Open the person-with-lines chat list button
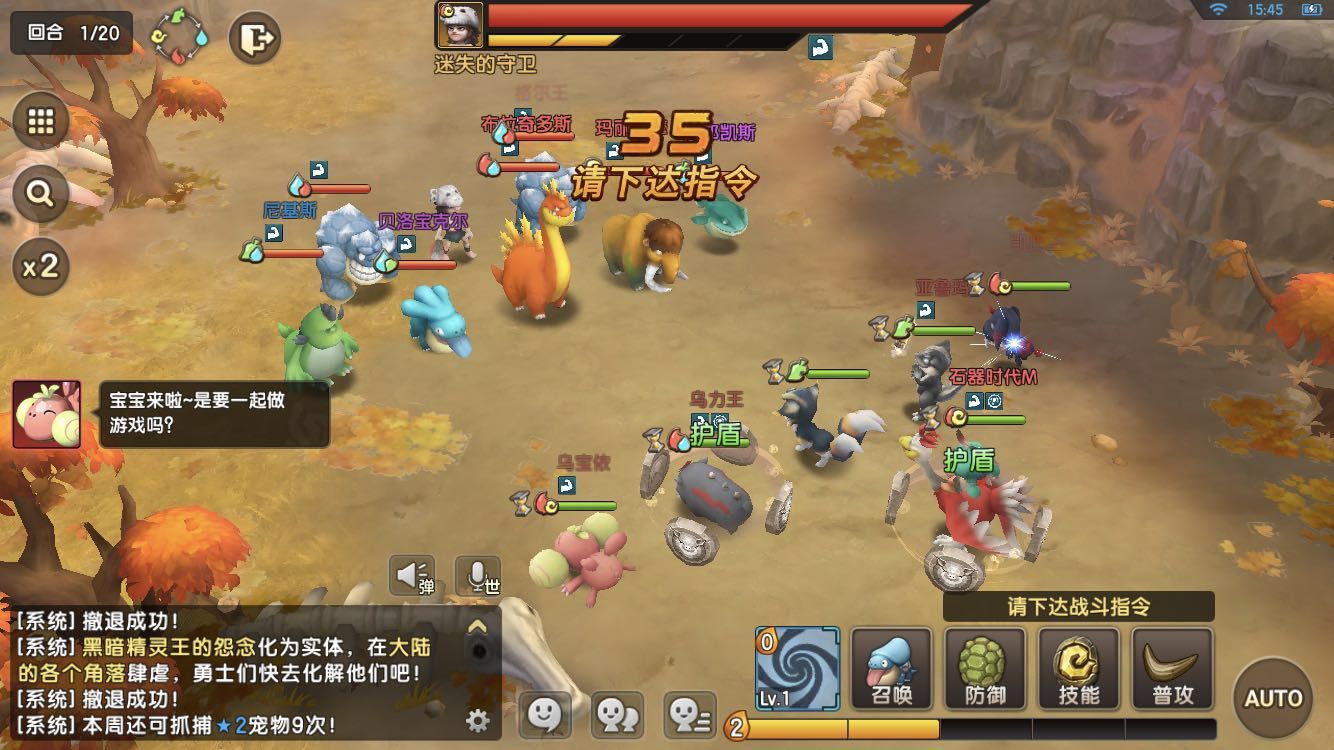The image size is (1334, 750). pyautogui.click(x=690, y=713)
